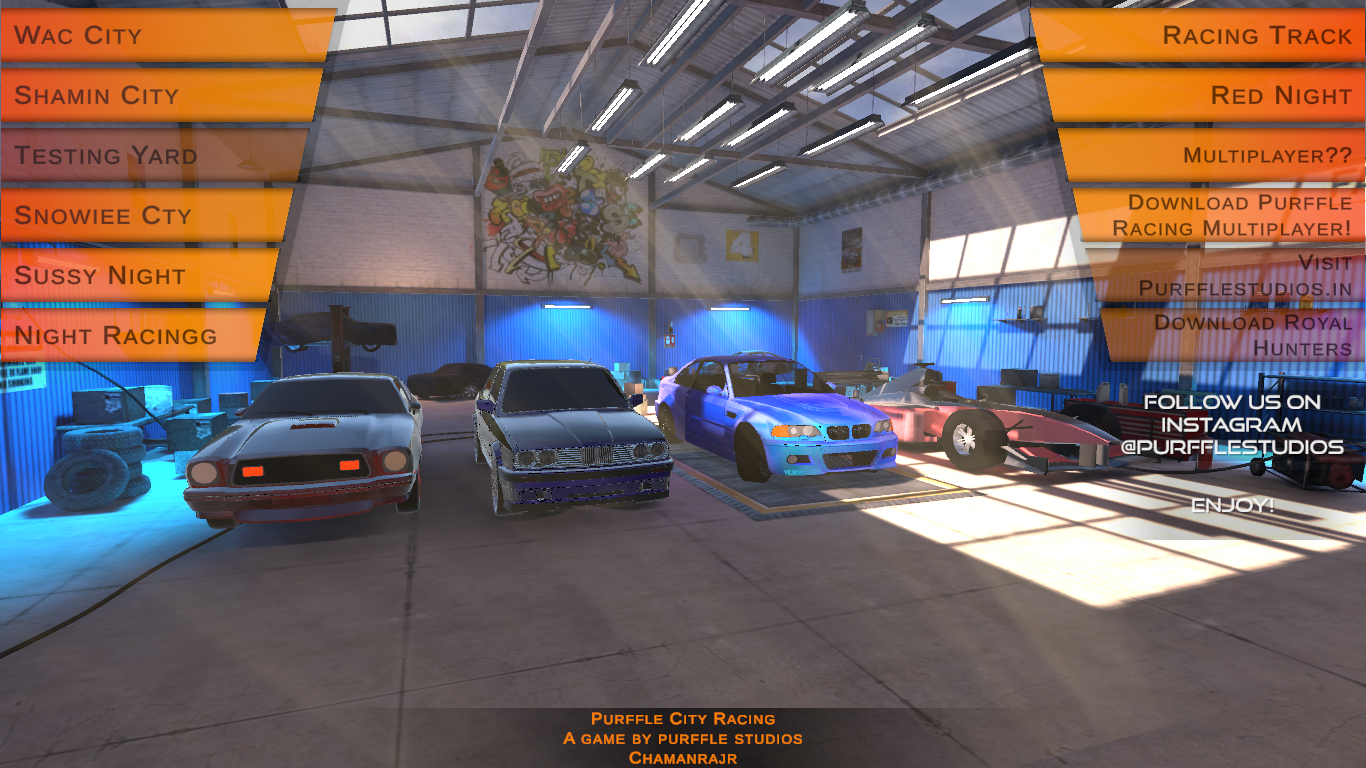The width and height of the screenshot is (1366, 768).
Task: Click the Chamanrajr credit text
Action: pyautogui.click(x=683, y=758)
